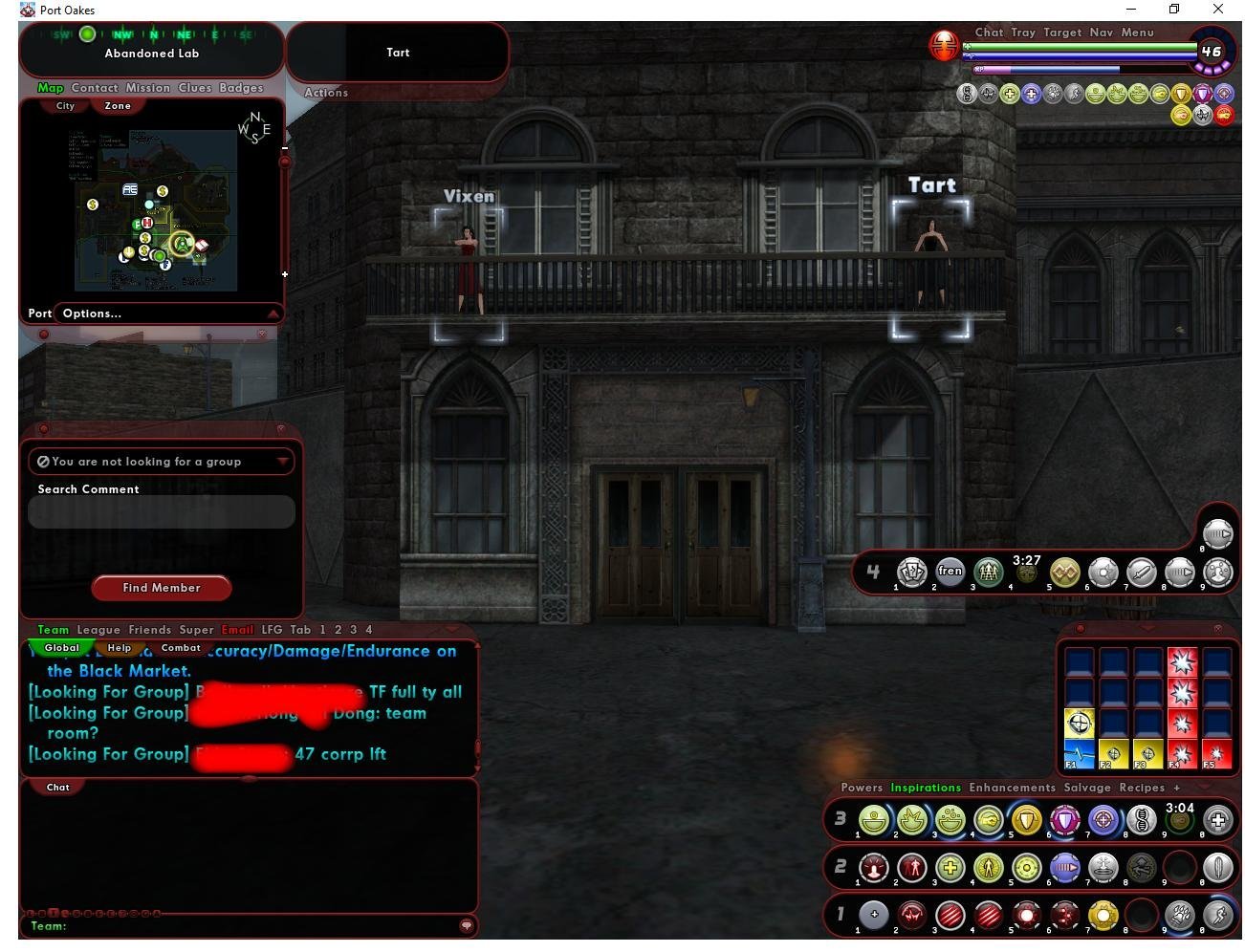Viewport: 1245px width, 952px height.
Task: Open the Mission tab
Action: click(x=147, y=88)
